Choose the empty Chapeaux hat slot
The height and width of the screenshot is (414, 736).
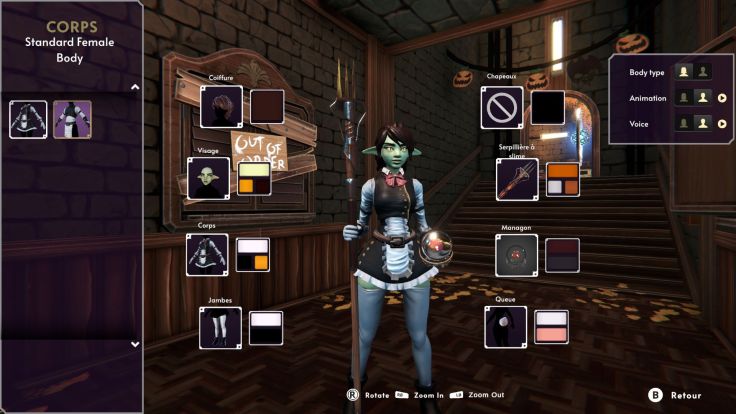pyautogui.click(x=502, y=107)
